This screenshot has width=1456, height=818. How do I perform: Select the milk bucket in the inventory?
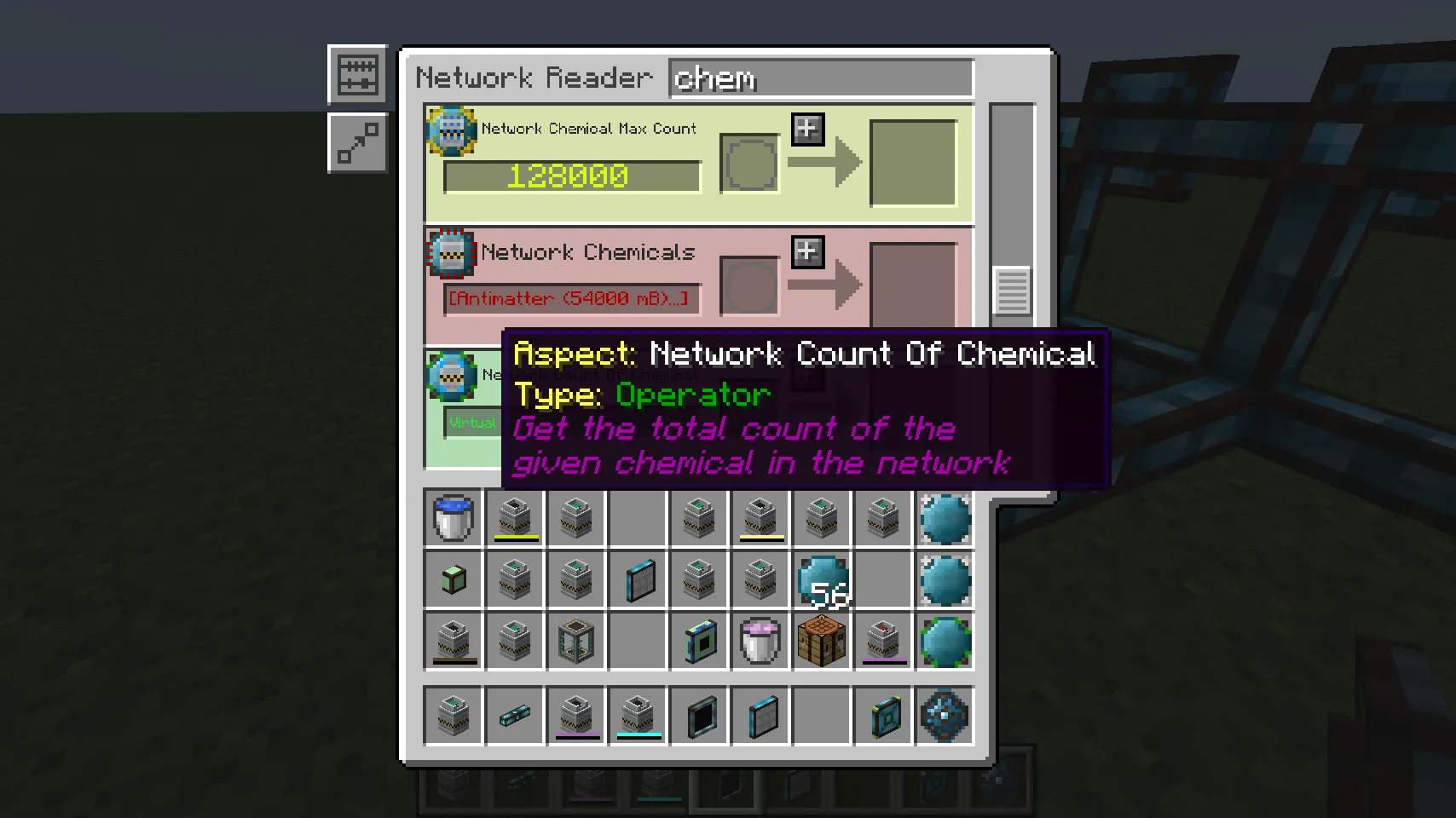(x=759, y=642)
